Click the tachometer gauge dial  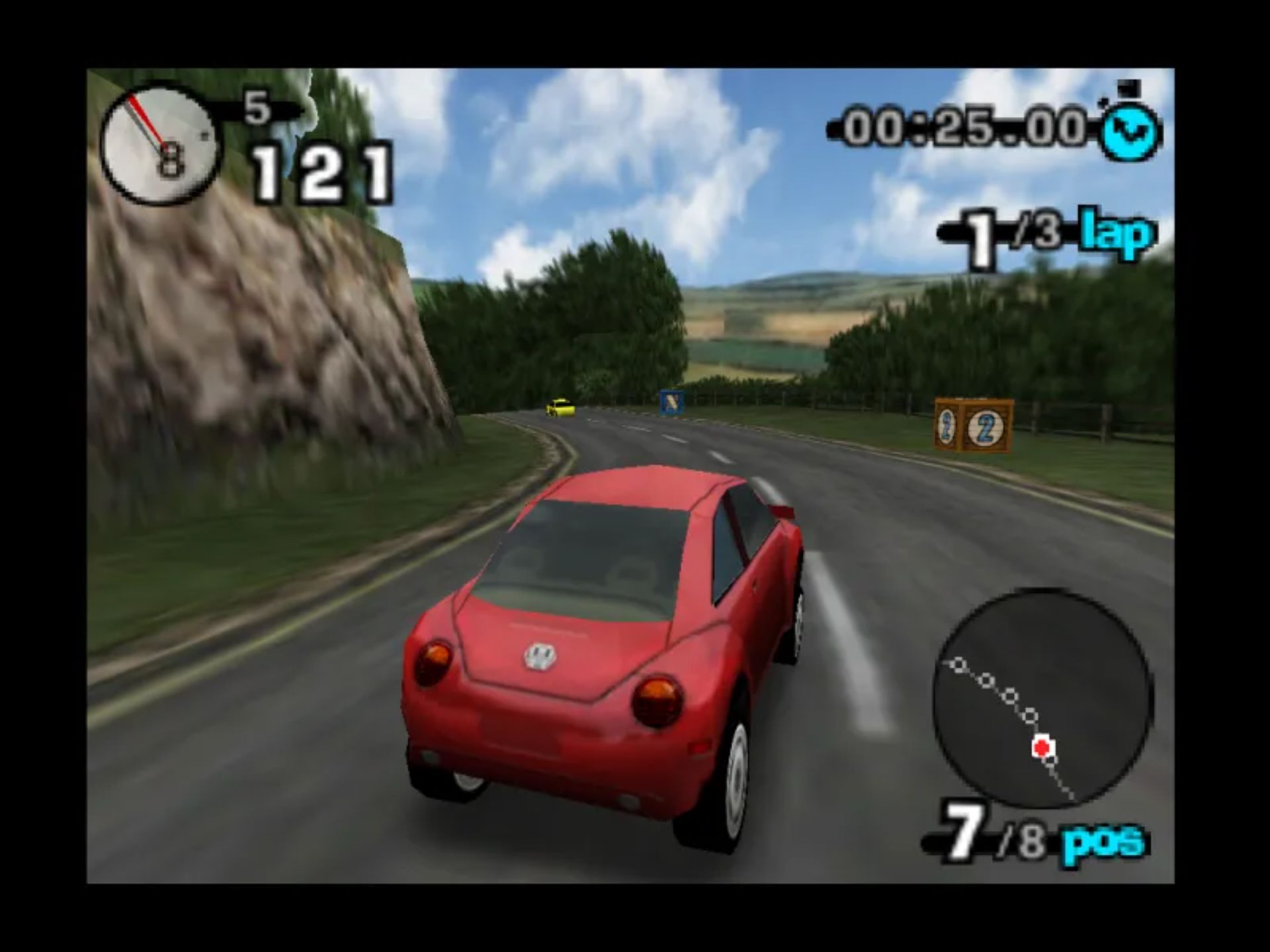[x=159, y=142]
